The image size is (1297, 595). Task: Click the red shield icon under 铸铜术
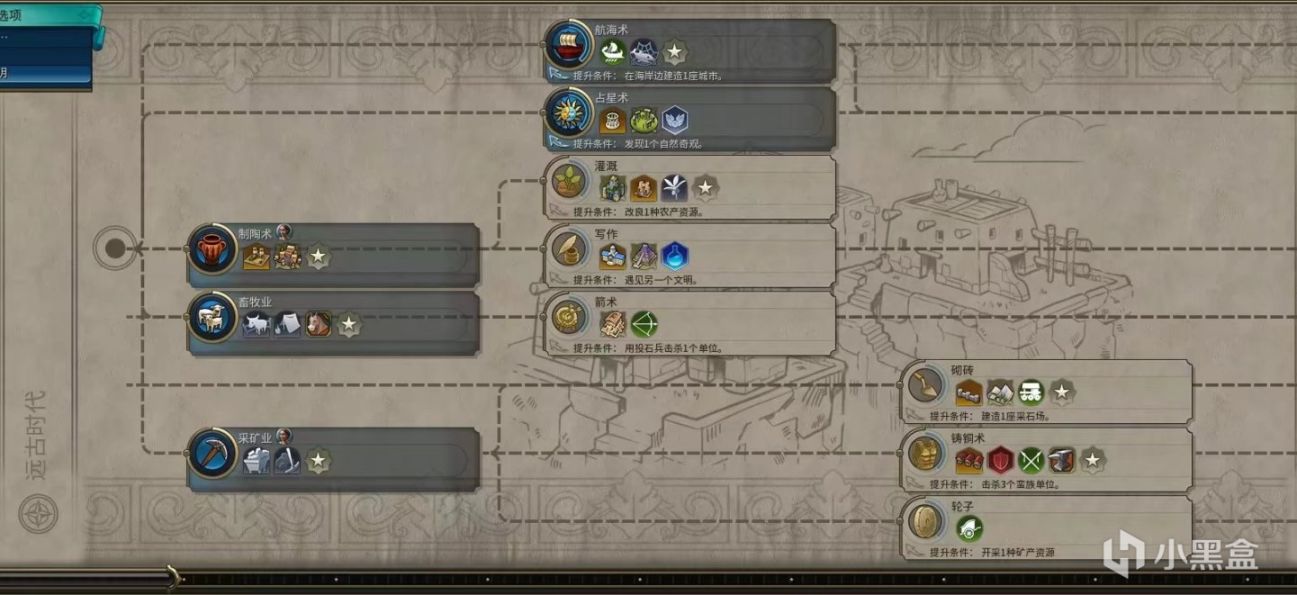point(1000,460)
